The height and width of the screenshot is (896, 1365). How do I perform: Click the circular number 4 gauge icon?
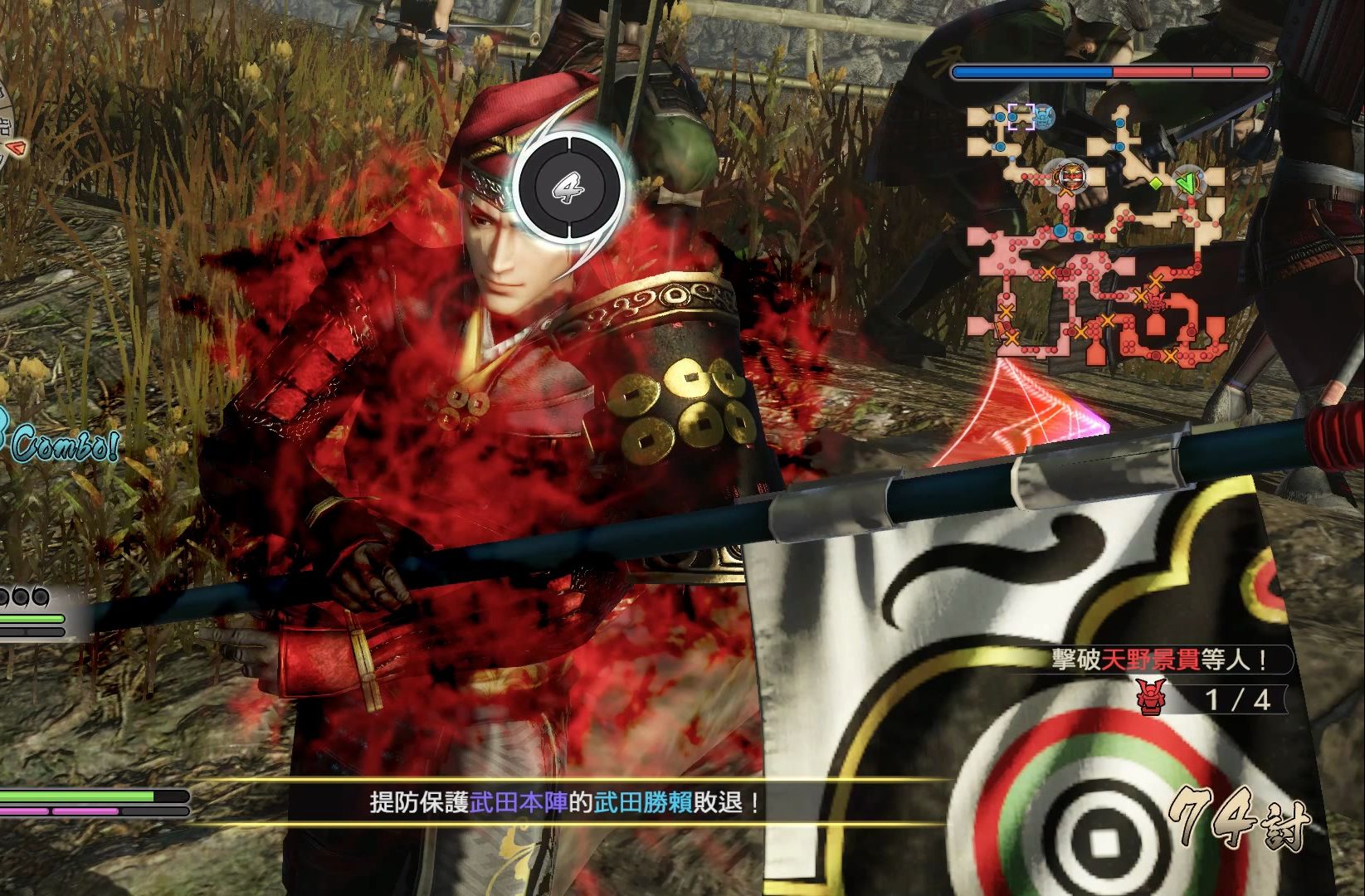(x=568, y=189)
